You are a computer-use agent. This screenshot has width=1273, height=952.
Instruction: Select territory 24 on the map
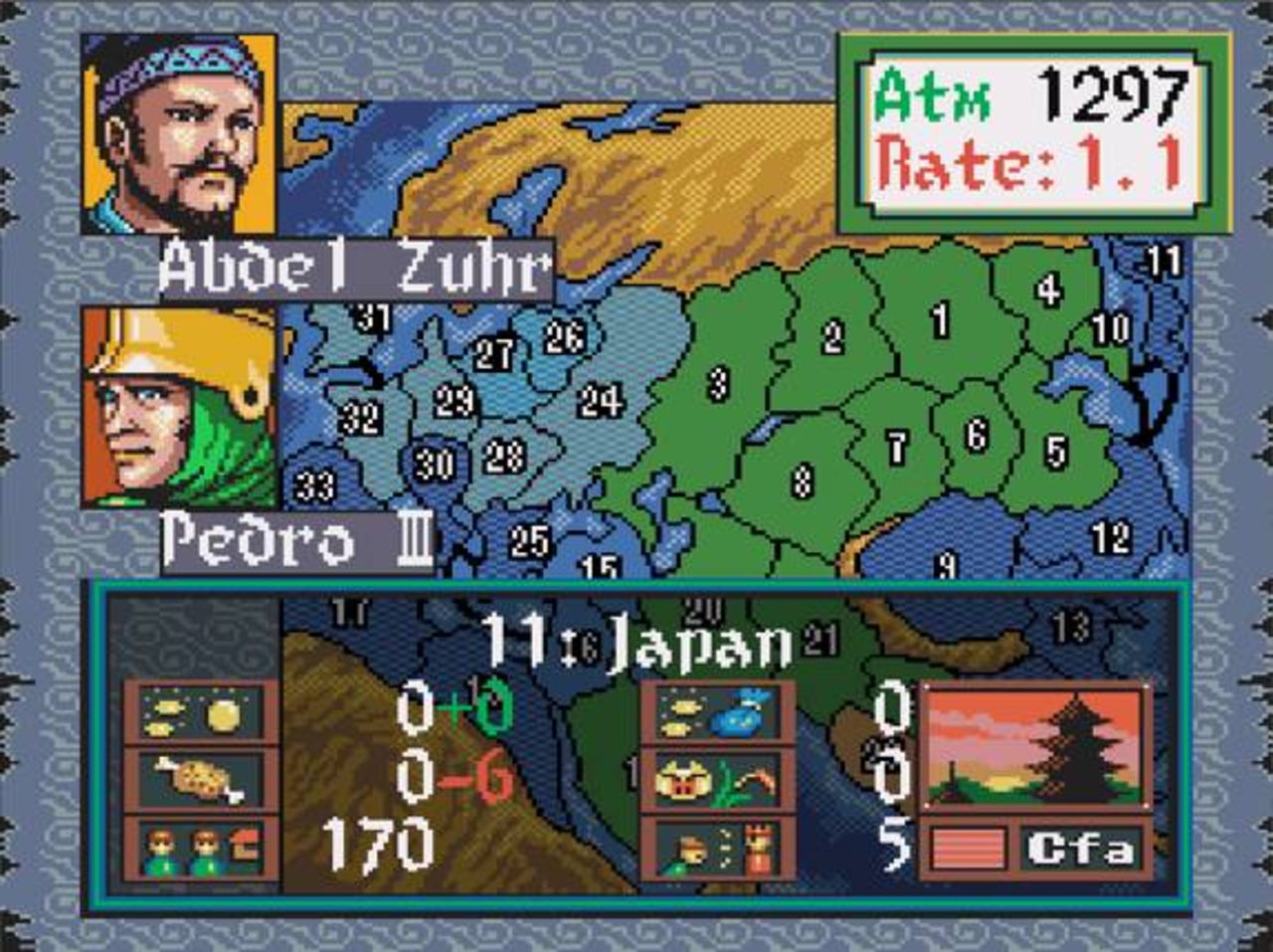[x=601, y=402]
